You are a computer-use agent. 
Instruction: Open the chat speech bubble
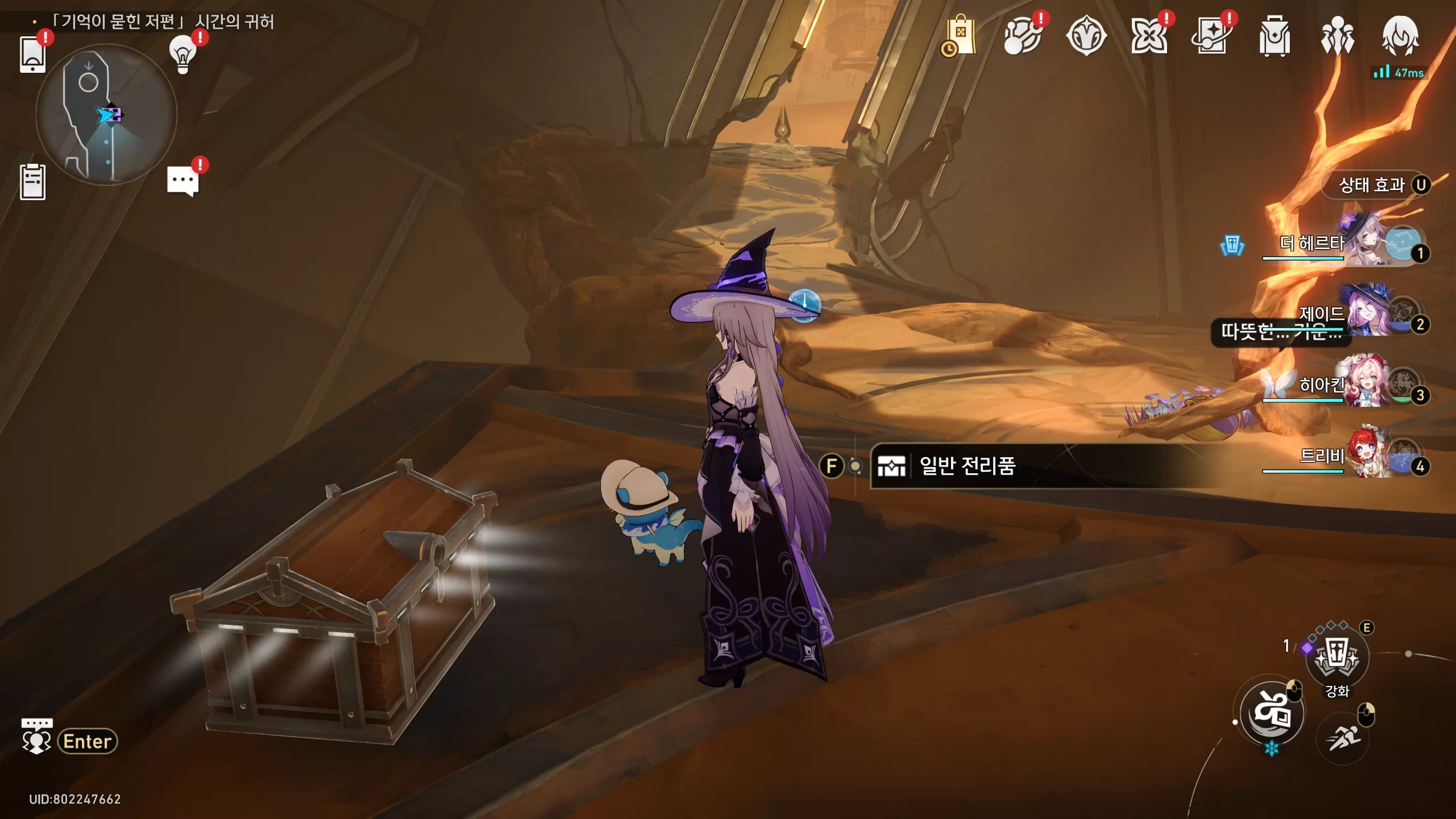point(183,181)
